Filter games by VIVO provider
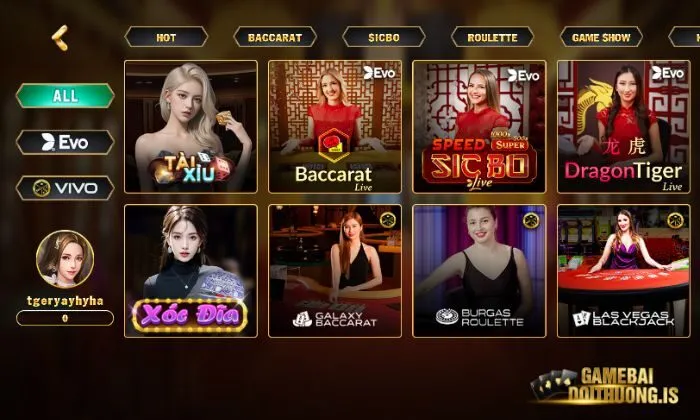The image size is (700, 420). point(65,188)
